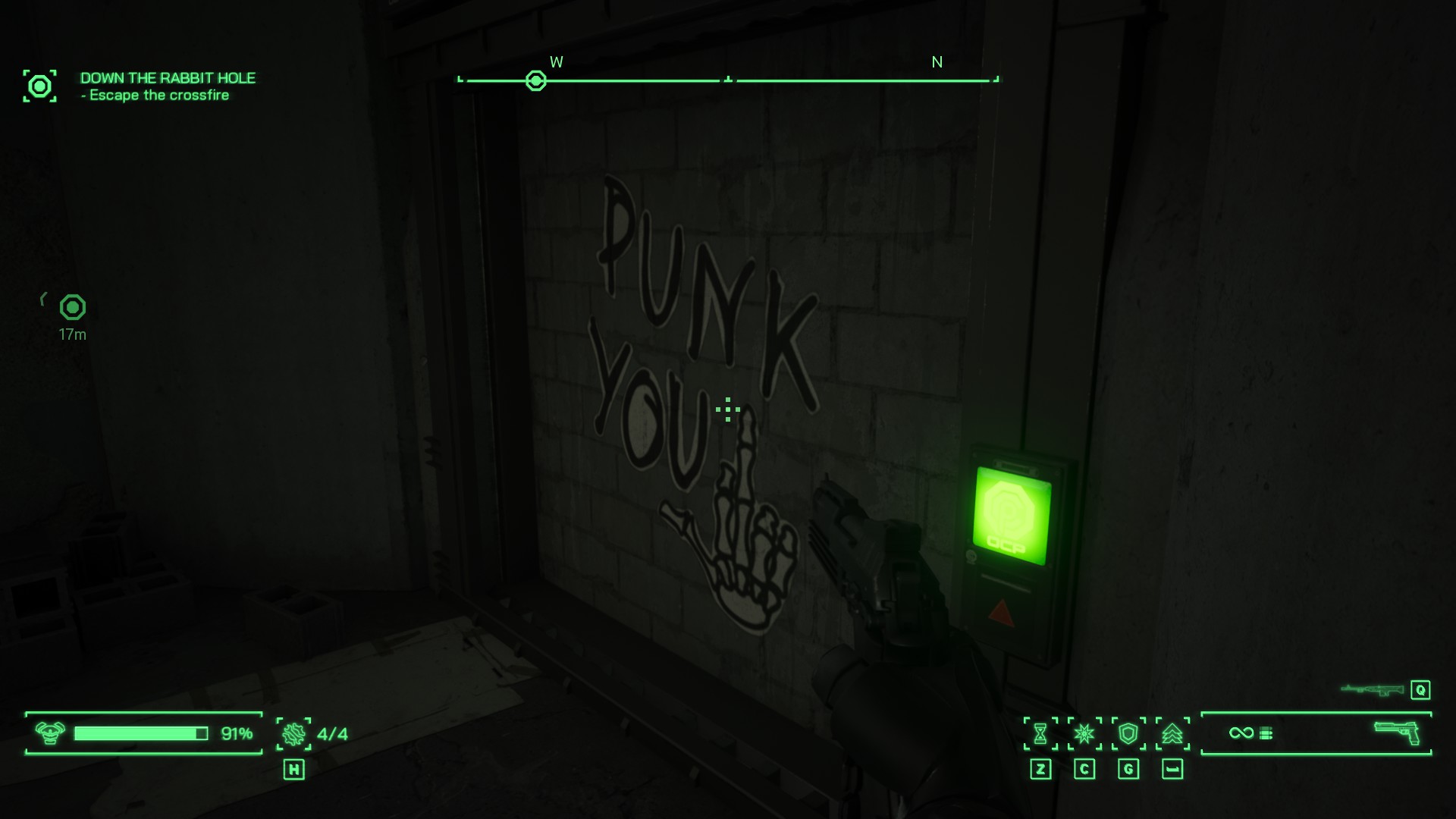
Task: Select the equipped Auto-9 pistol slot
Action: click(1396, 733)
